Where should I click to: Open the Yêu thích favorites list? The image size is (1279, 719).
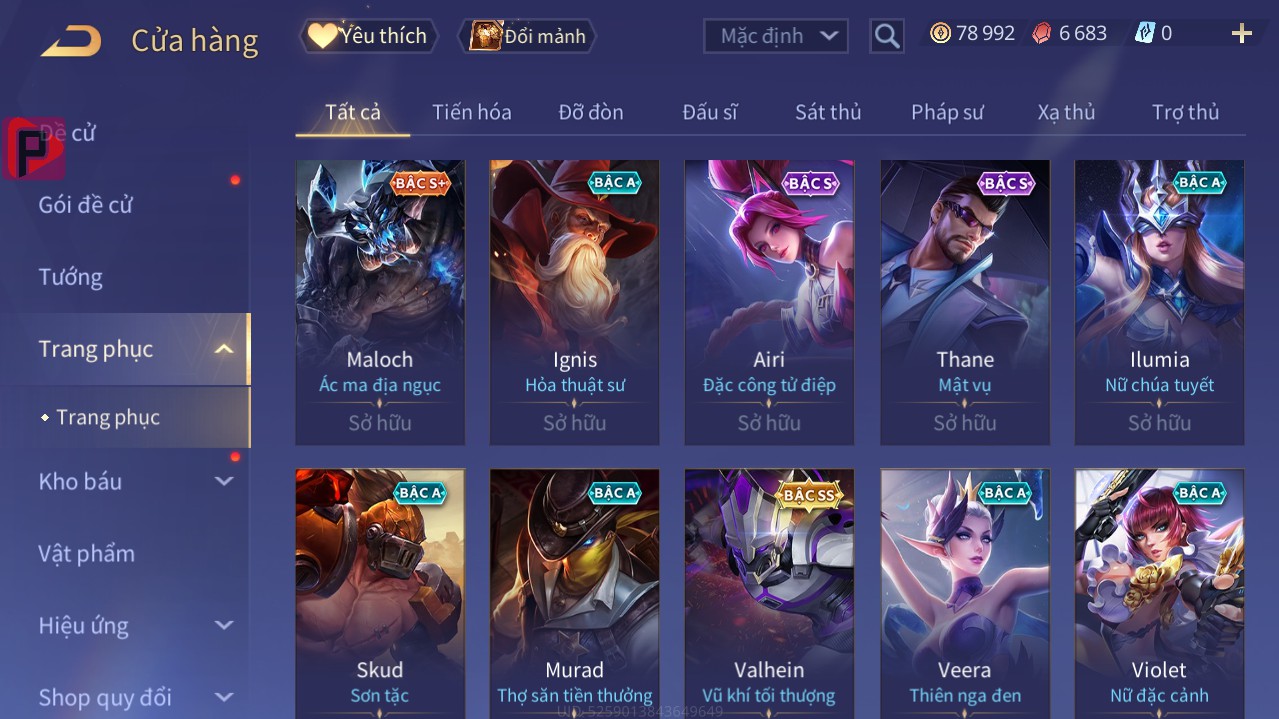point(368,36)
